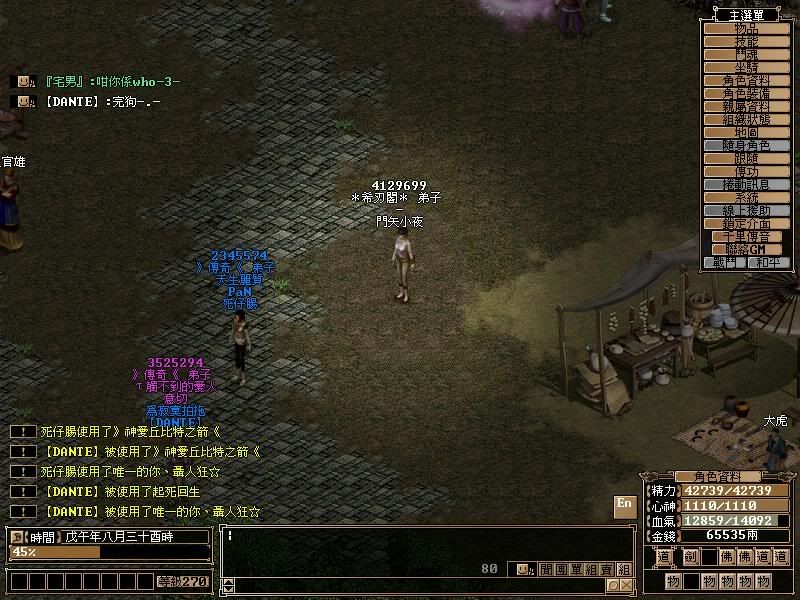
Task: Choose the 跟隨 follow menu entry
Action: pyautogui.click(x=746, y=158)
